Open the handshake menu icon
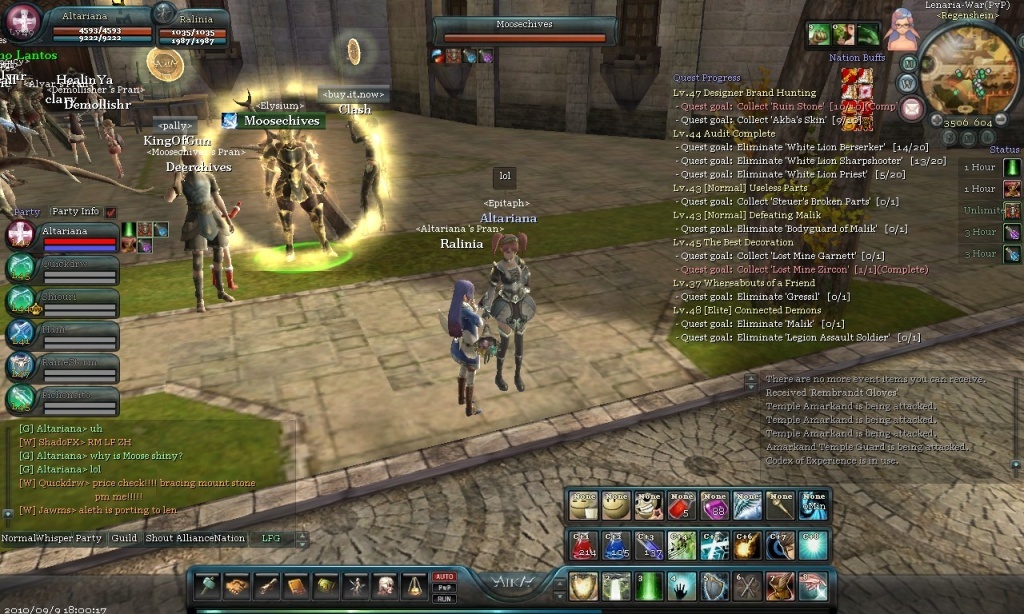Image resolution: width=1024 pixels, height=614 pixels. click(x=237, y=586)
